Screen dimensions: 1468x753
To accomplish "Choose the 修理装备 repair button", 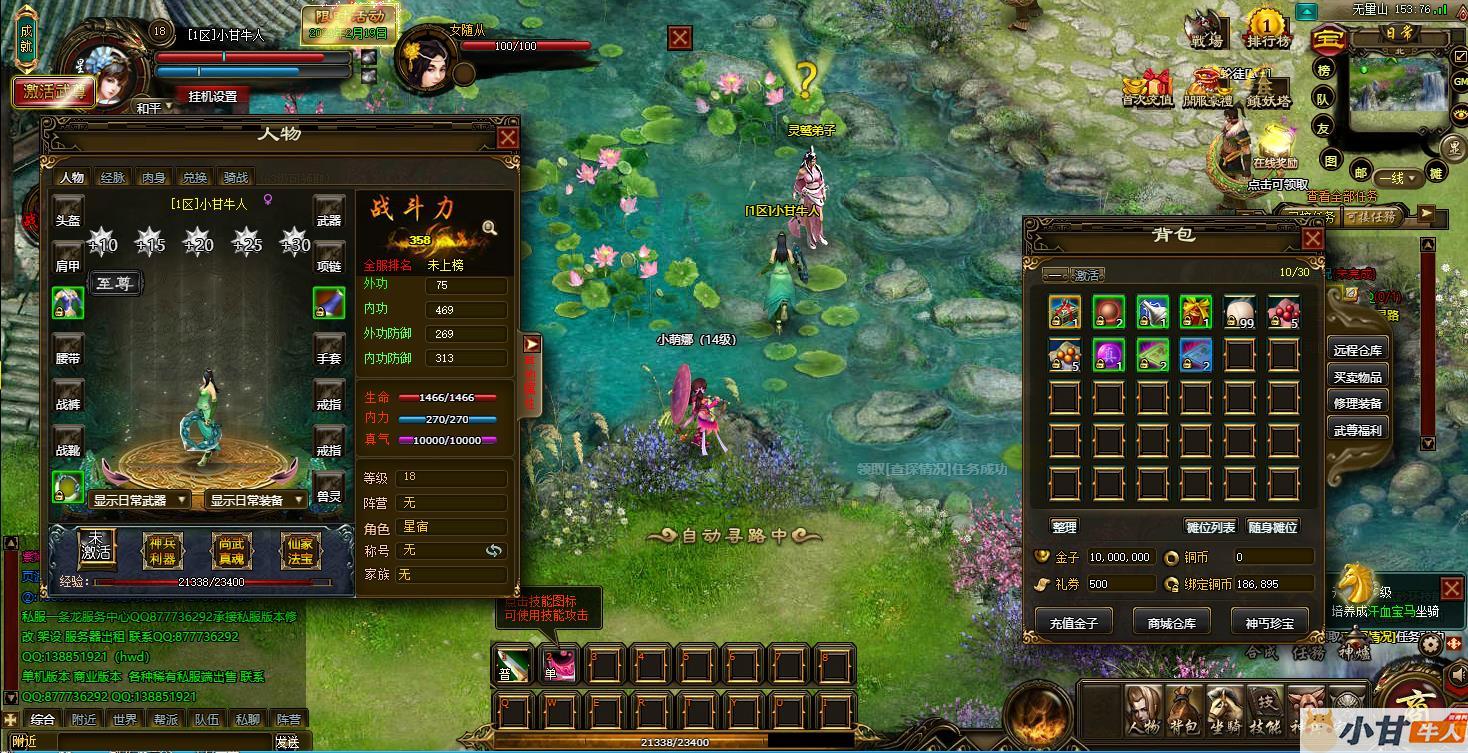I will pos(1357,403).
